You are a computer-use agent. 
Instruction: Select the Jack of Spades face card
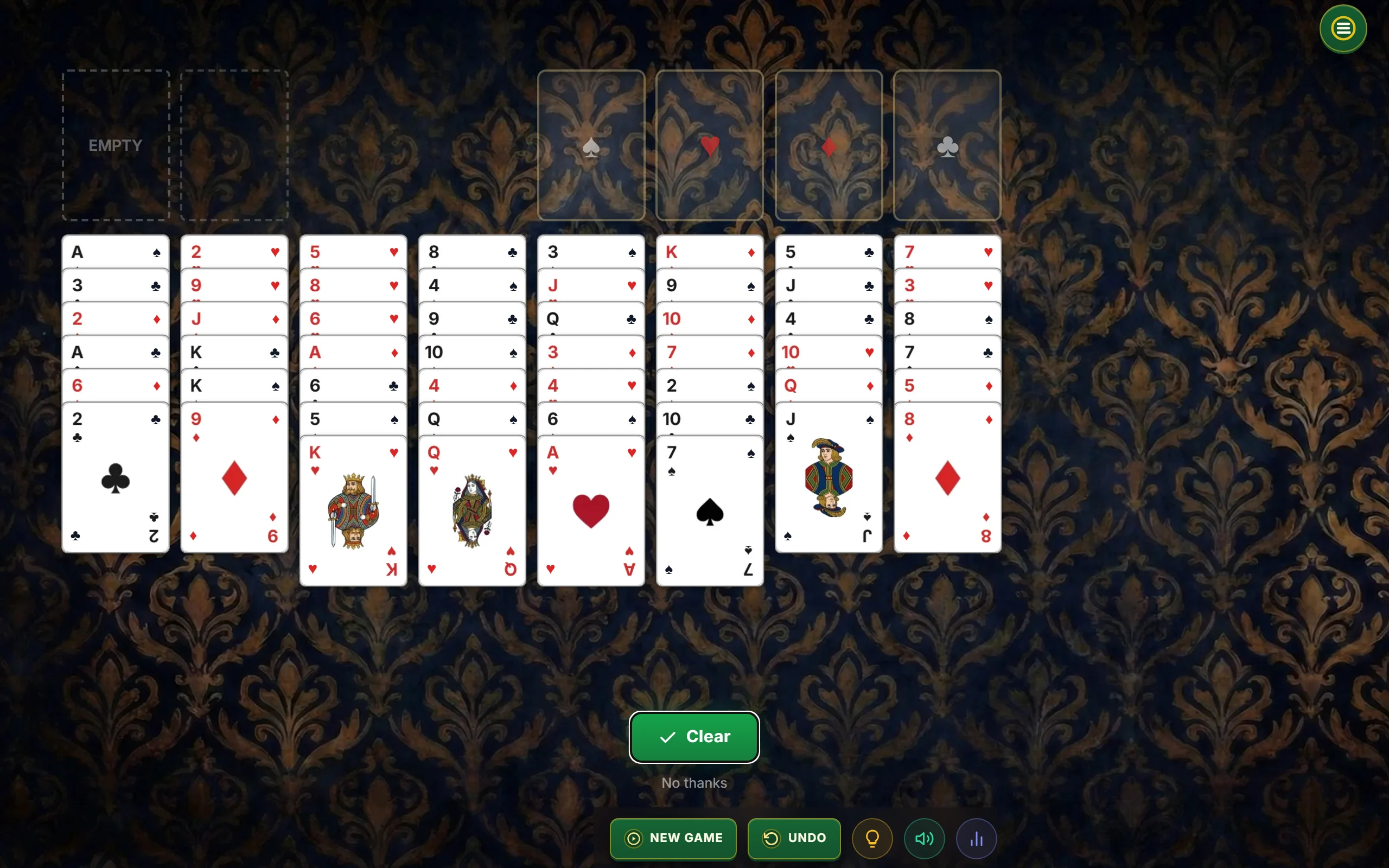click(x=827, y=476)
